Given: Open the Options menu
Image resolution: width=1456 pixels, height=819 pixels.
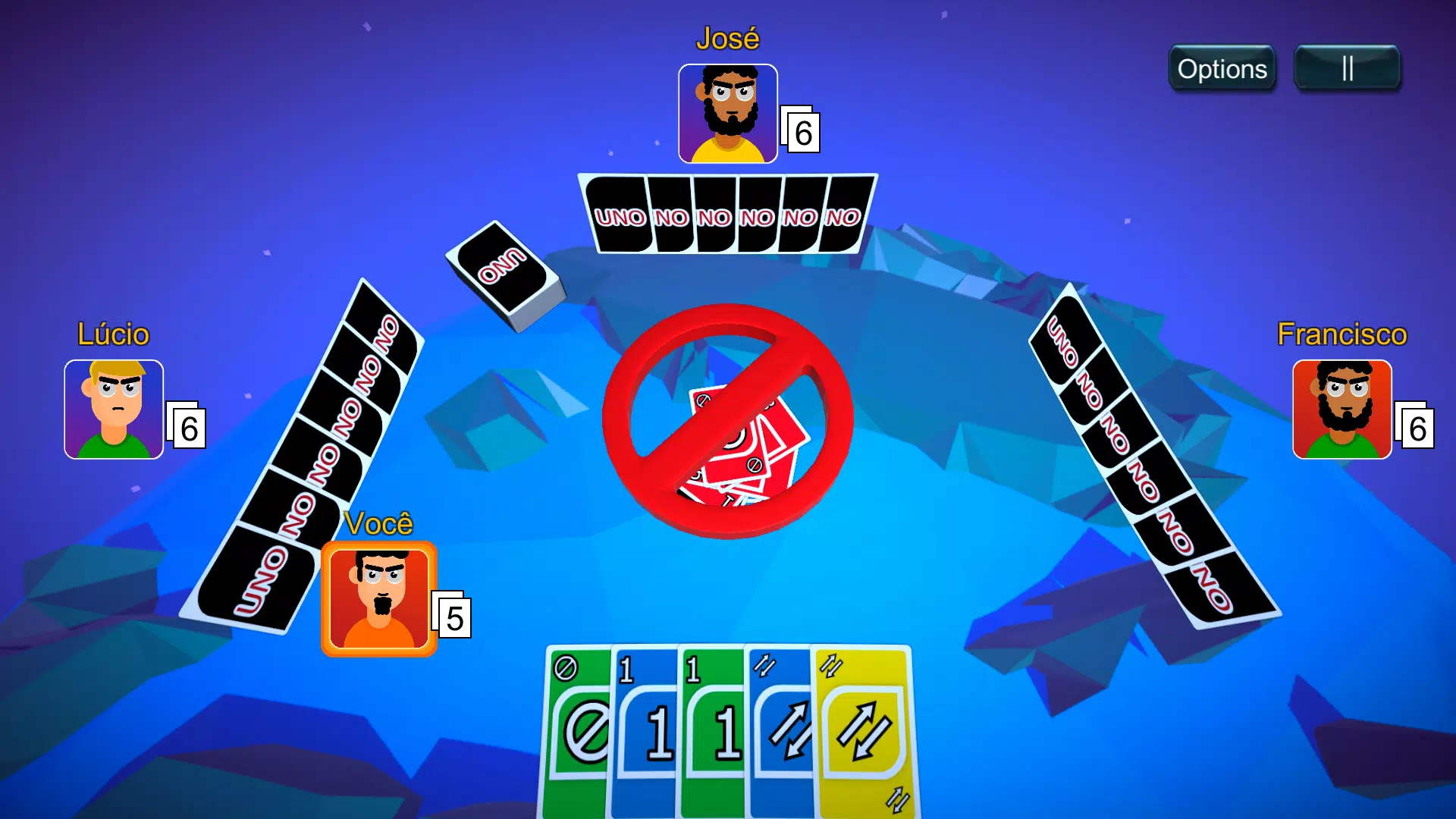Looking at the screenshot, I should pos(1222,69).
